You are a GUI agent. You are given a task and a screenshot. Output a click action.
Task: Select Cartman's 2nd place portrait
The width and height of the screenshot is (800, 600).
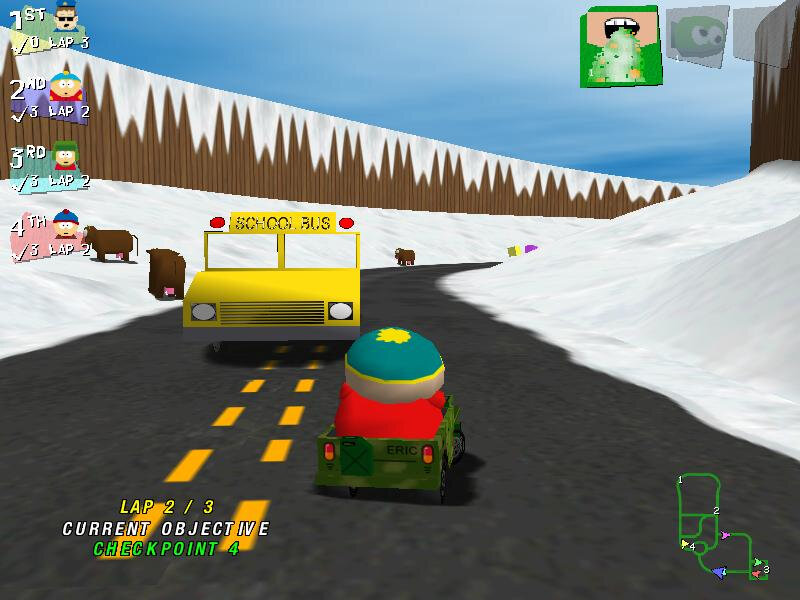point(66,86)
